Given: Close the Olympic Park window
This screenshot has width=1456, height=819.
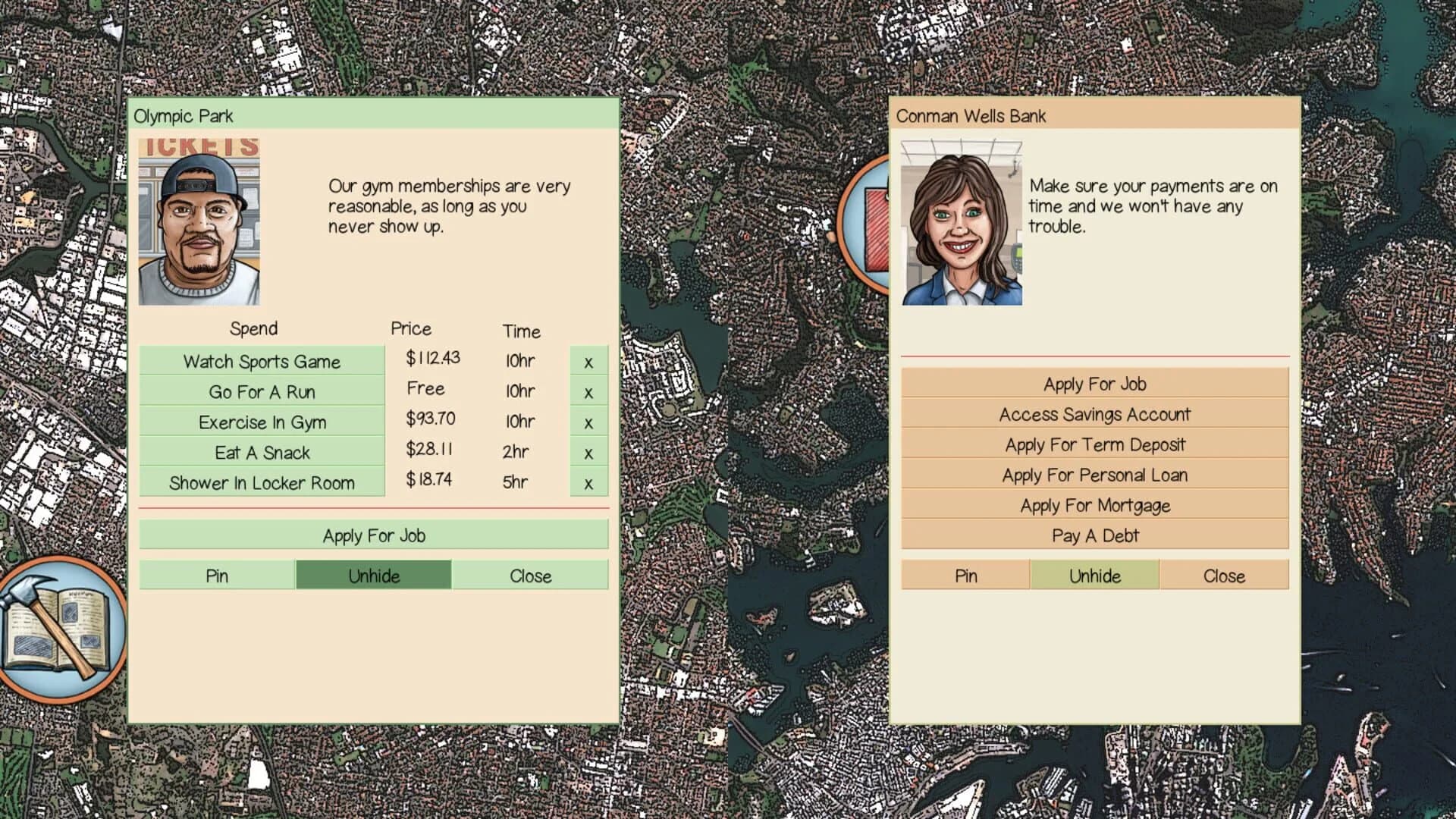Looking at the screenshot, I should click(x=530, y=576).
